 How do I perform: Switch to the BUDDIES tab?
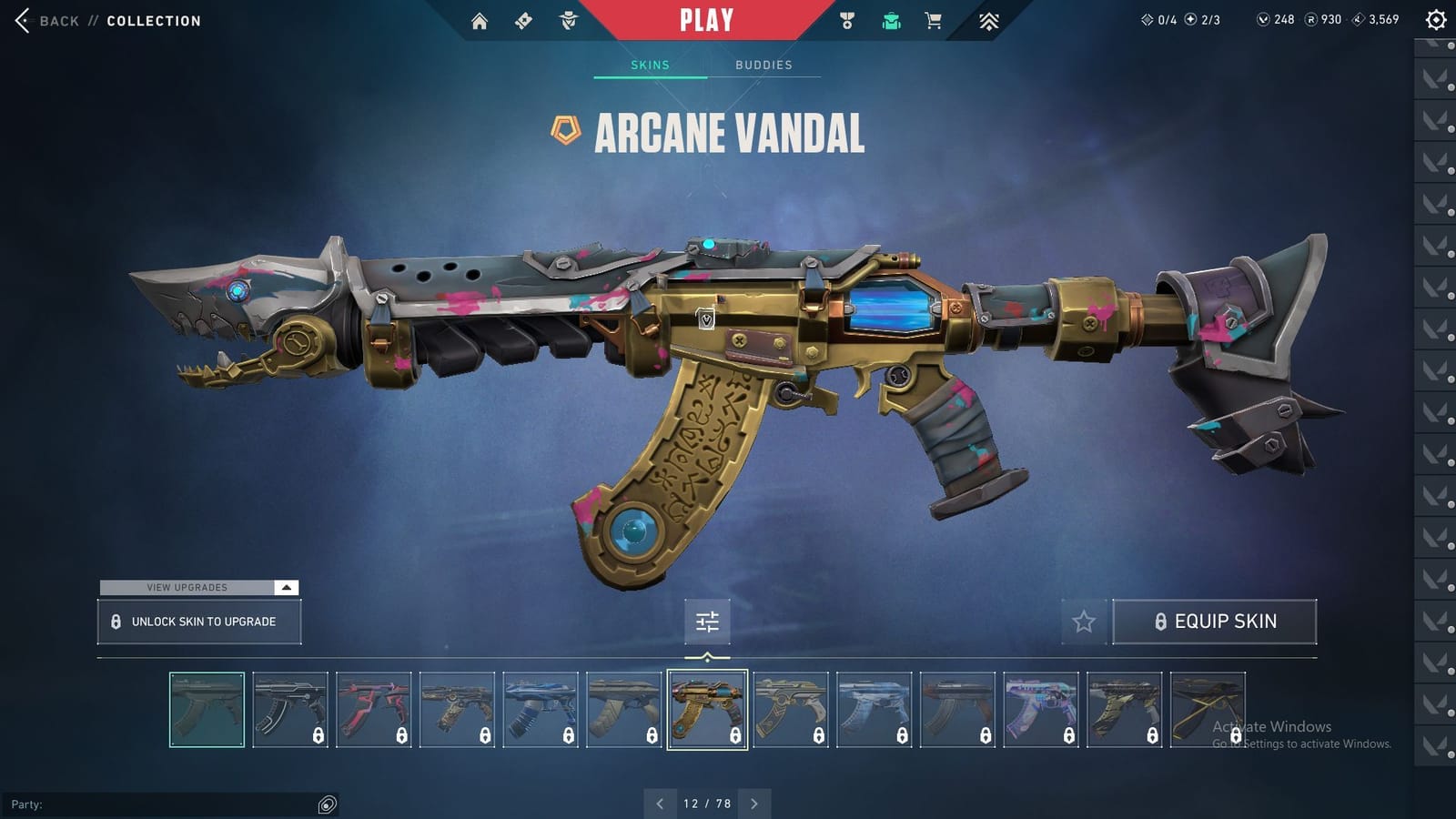764,65
